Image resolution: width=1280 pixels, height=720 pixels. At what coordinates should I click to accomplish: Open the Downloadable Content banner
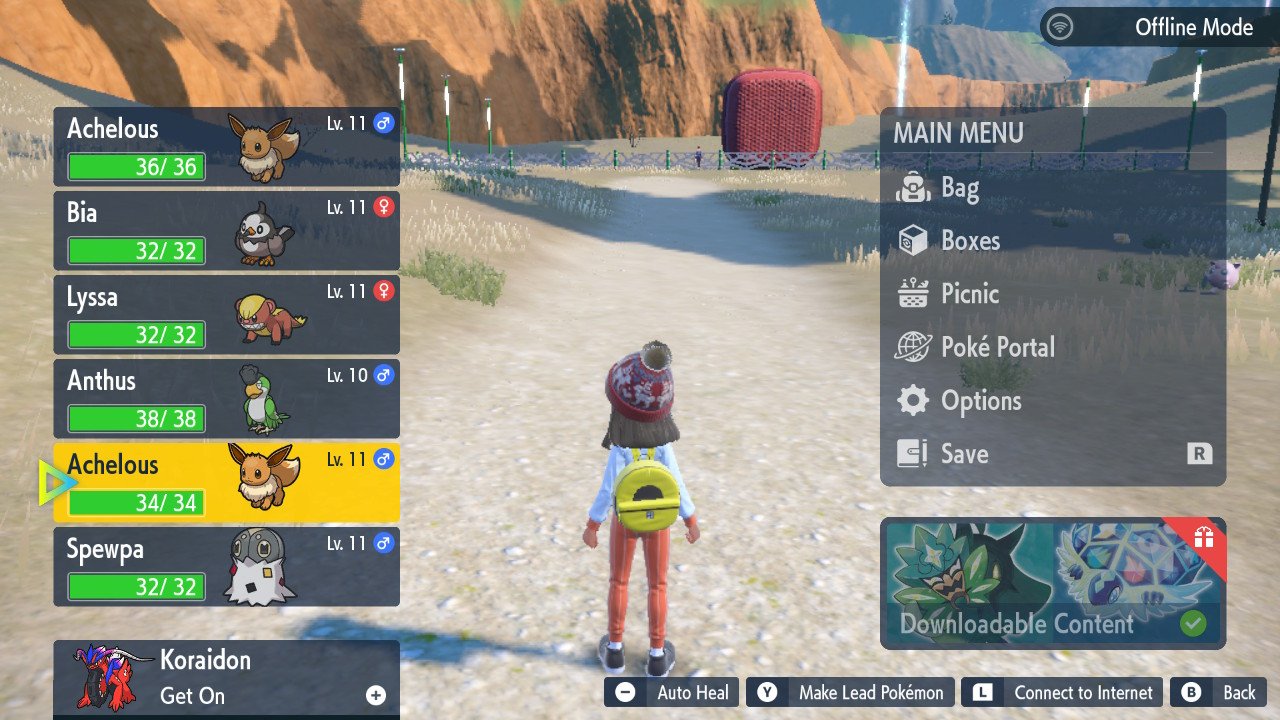(x=1052, y=584)
